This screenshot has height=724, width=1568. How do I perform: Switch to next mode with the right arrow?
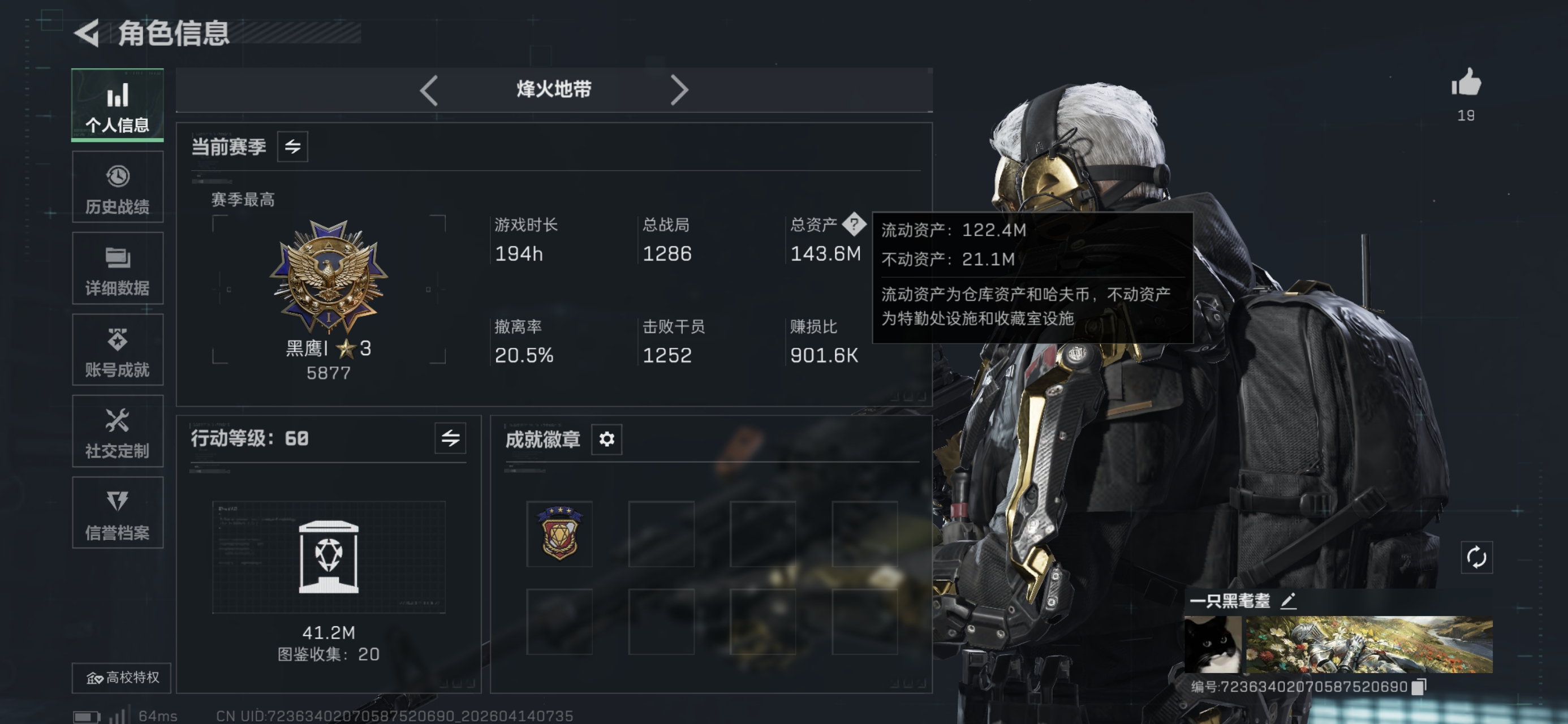680,89
